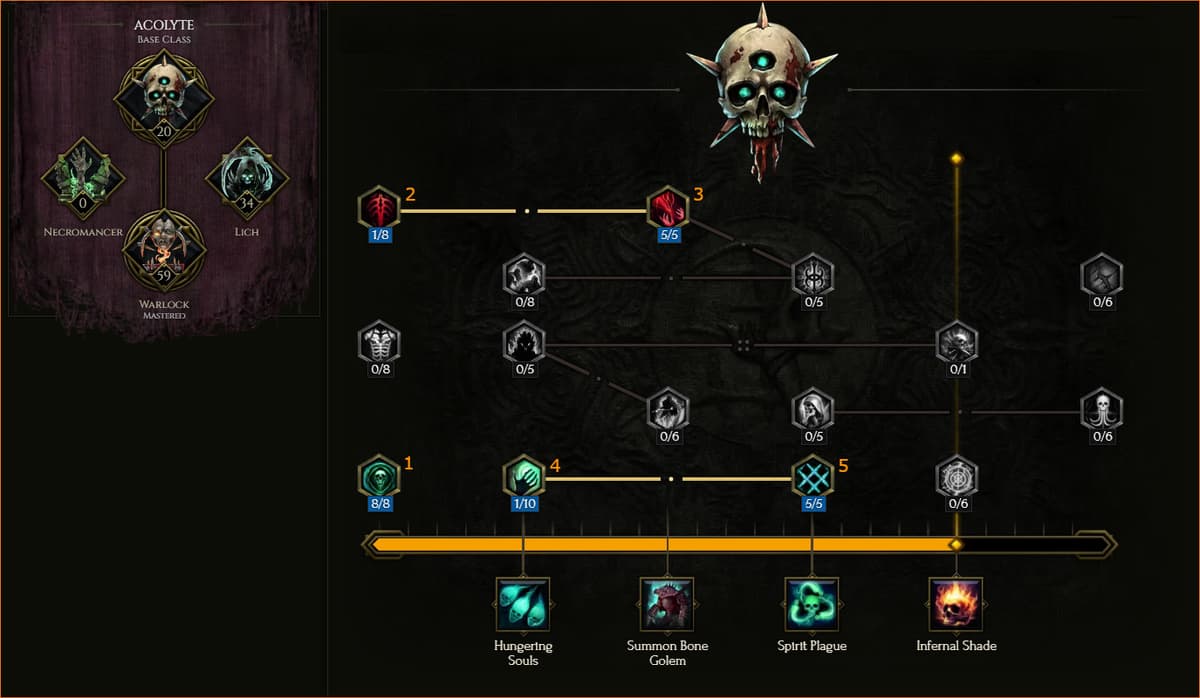Screen dimensions: 1200x698
Task: Click the ribcage 0/8 passive node
Action: coord(379,343)
